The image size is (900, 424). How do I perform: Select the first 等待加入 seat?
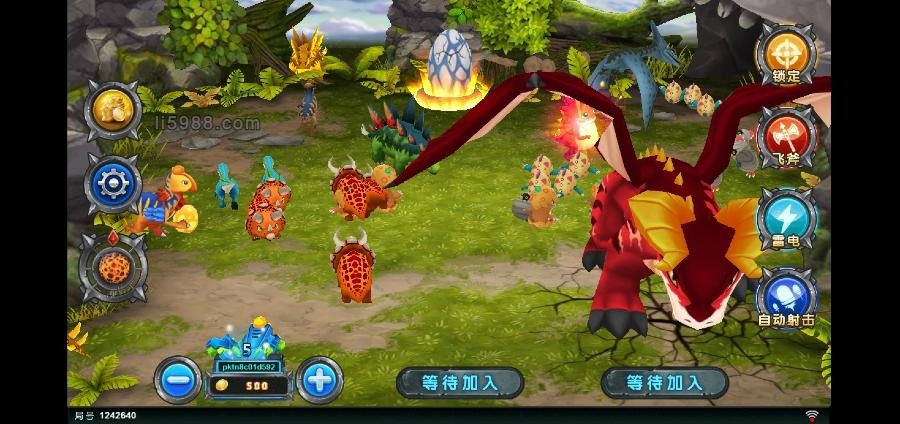(460, 382)
